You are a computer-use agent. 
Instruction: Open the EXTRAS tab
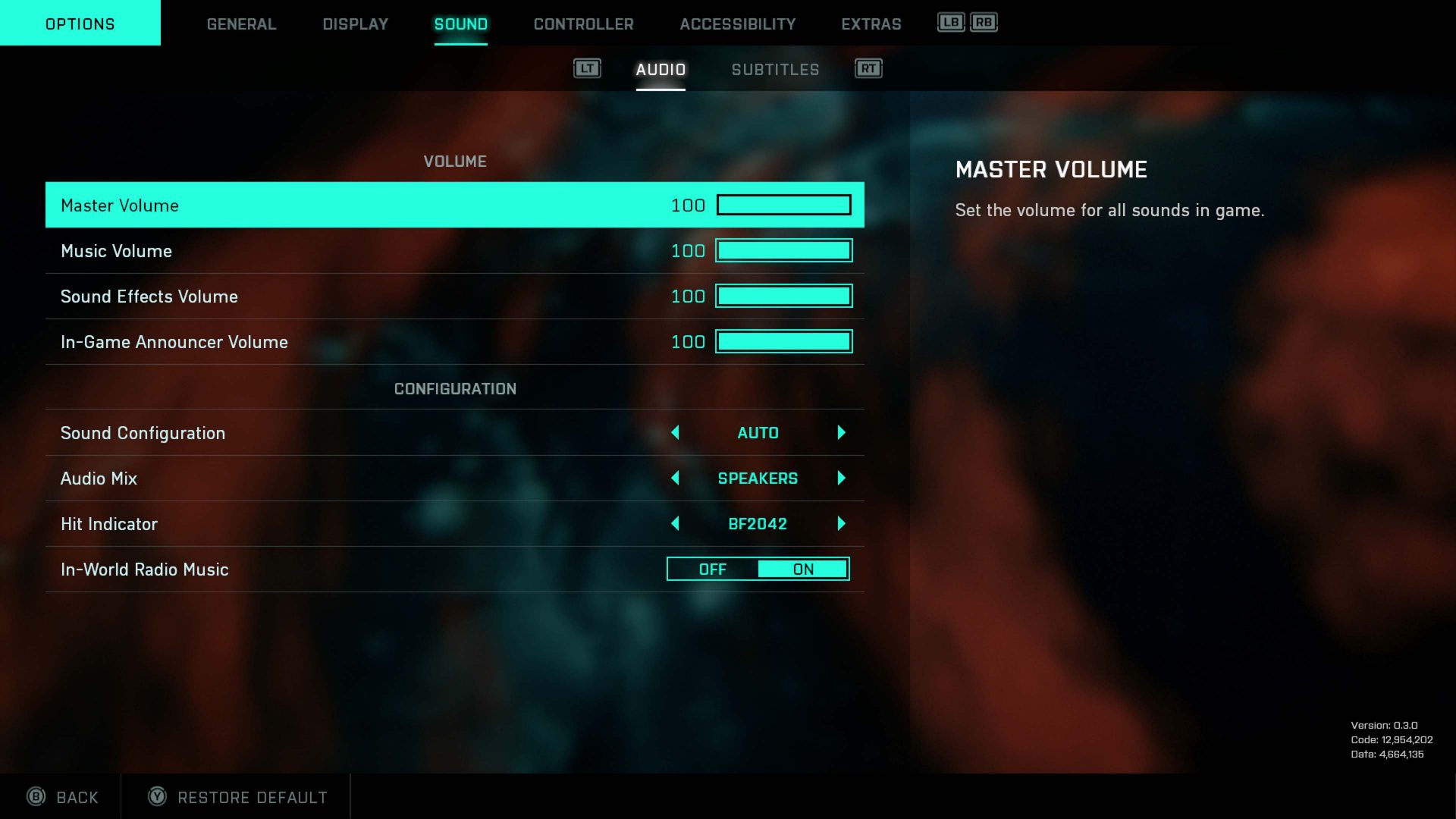click(871, 24)
